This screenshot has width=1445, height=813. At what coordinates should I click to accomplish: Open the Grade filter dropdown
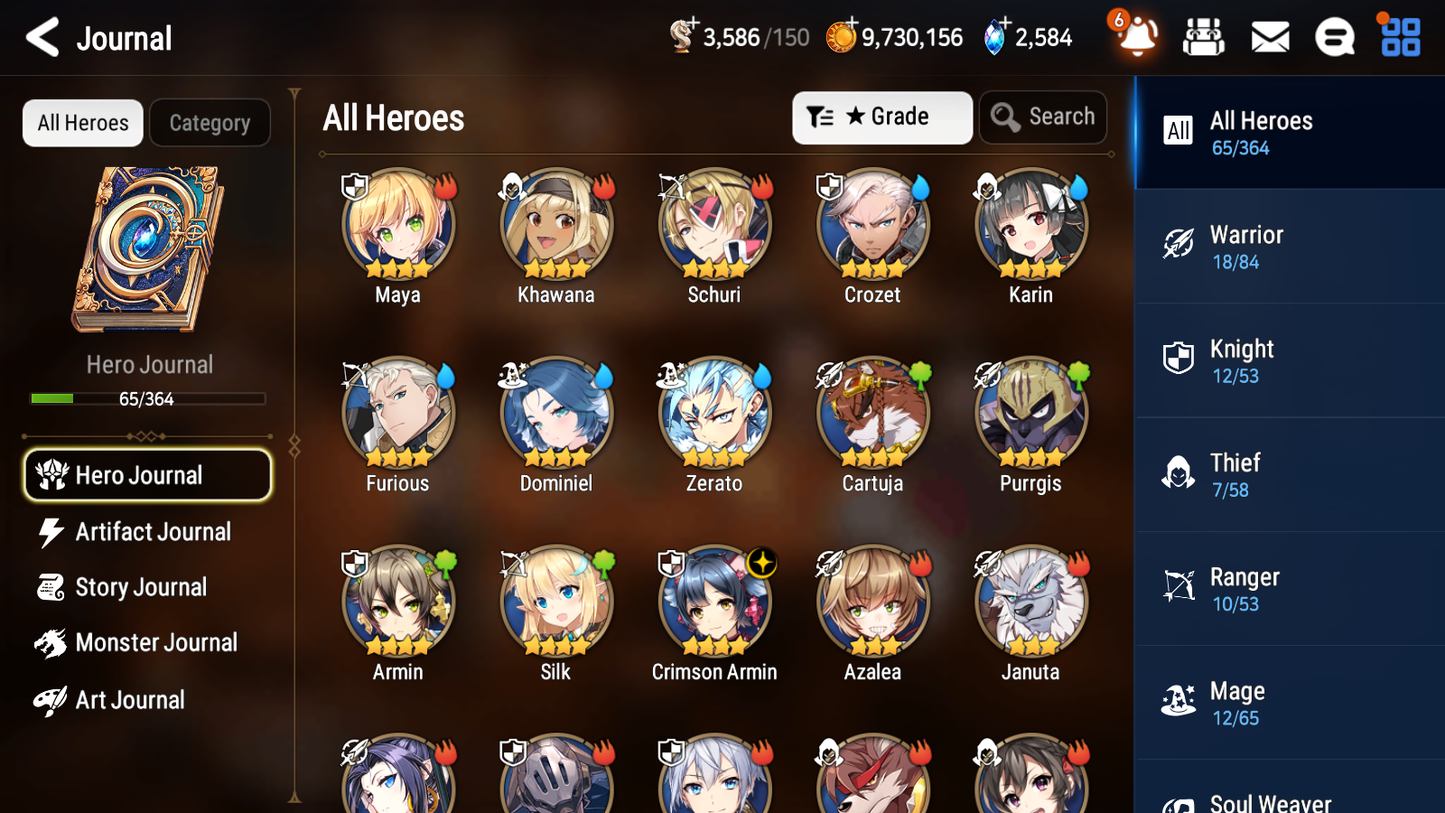(882, 117)
